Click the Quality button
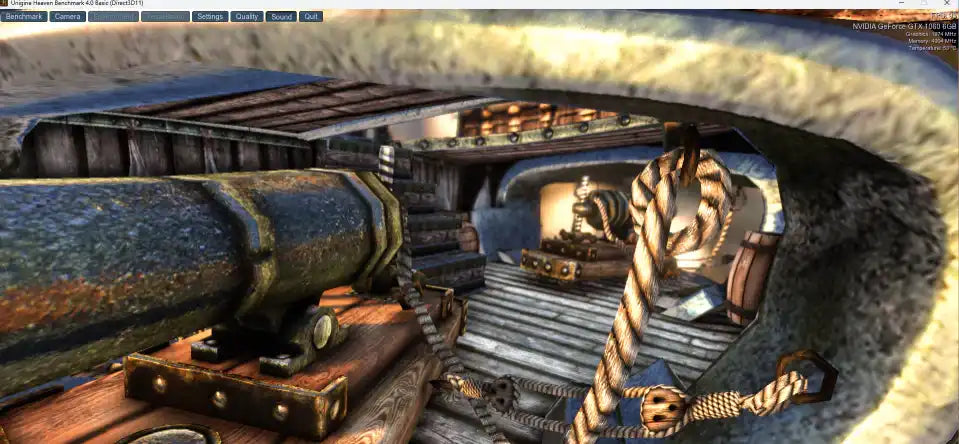 coord(246,17)
